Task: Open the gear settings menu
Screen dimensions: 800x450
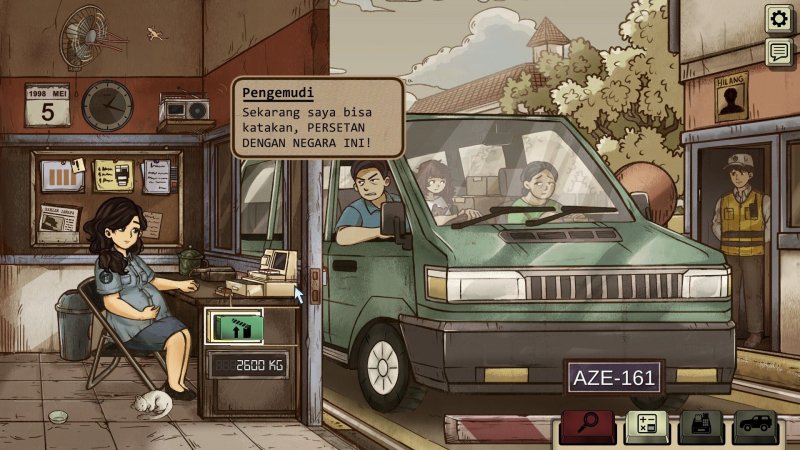Action: (778, 18)
